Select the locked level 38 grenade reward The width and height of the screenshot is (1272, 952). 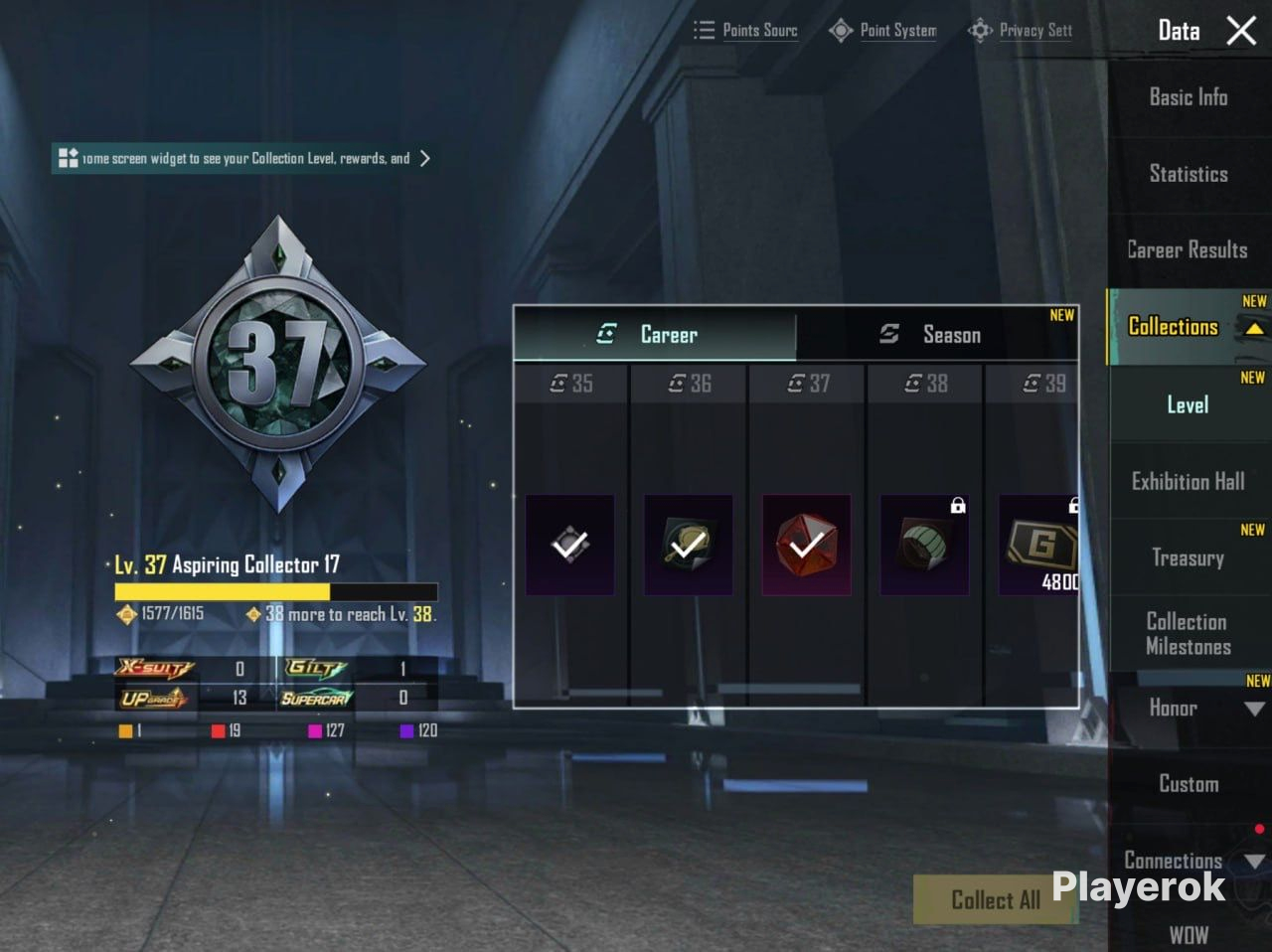[x=924, y=546]
